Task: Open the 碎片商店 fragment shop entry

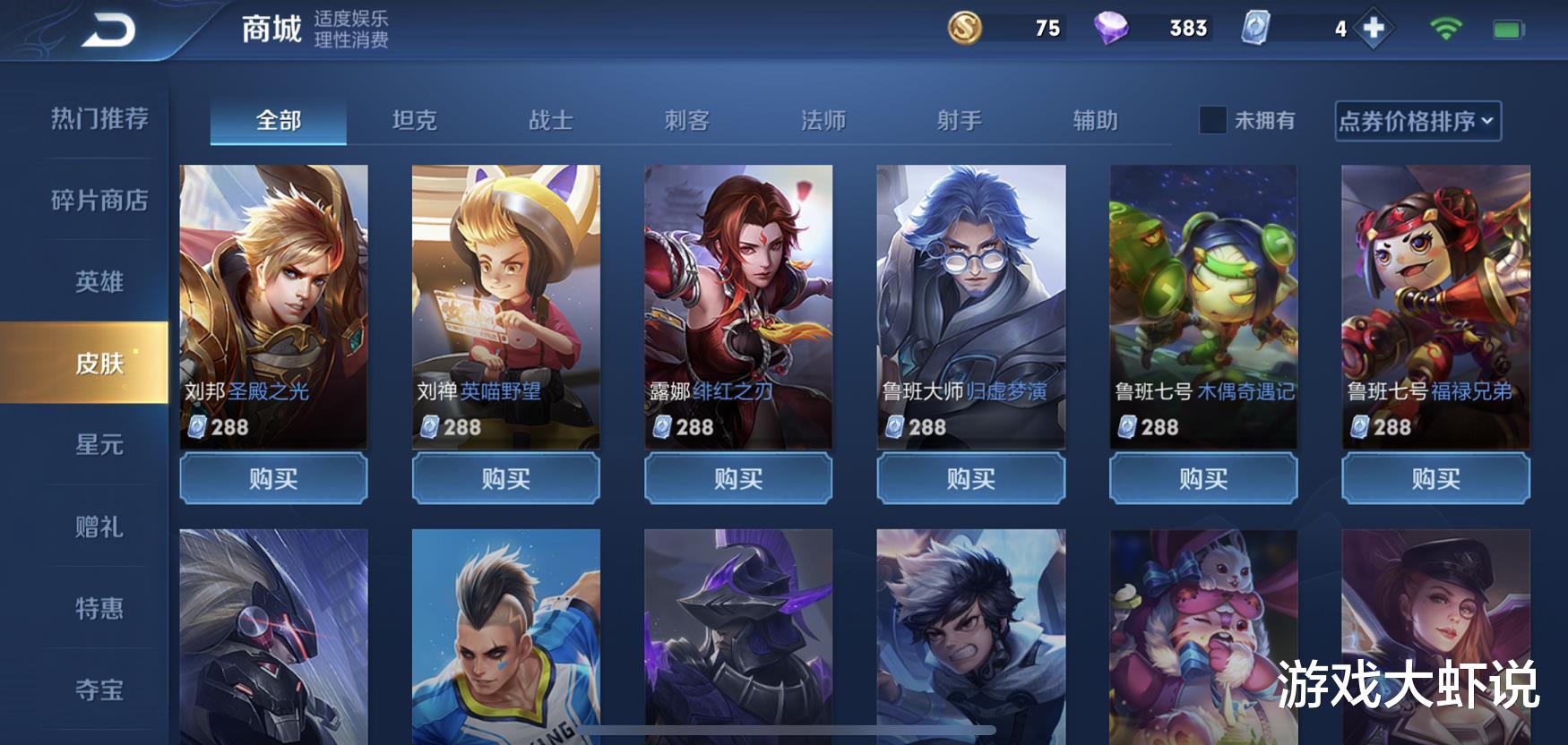Action: [99, 201]
